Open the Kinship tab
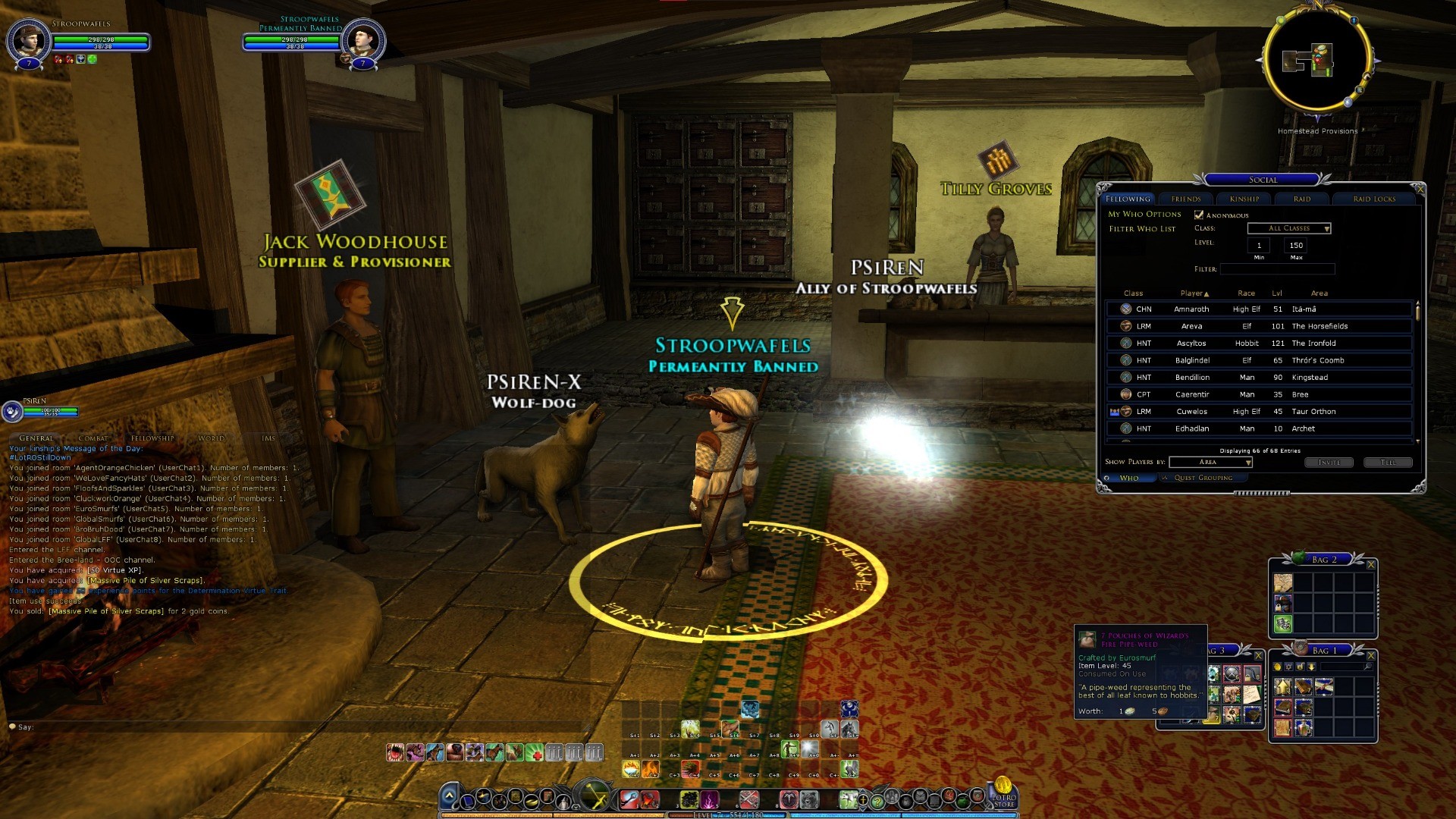 point(1244,199)
